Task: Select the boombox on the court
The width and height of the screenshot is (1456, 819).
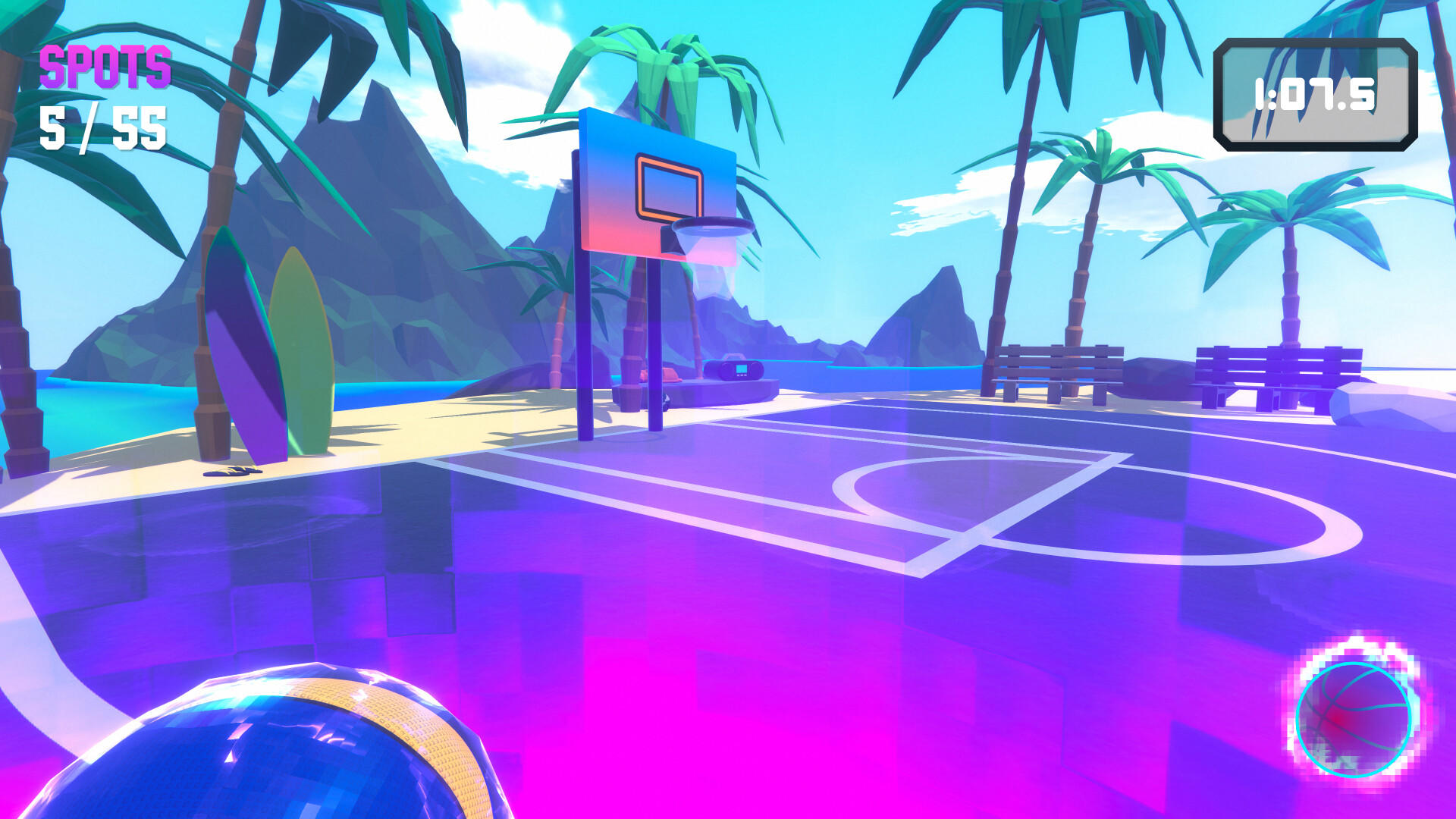Action: coord(733,370)
